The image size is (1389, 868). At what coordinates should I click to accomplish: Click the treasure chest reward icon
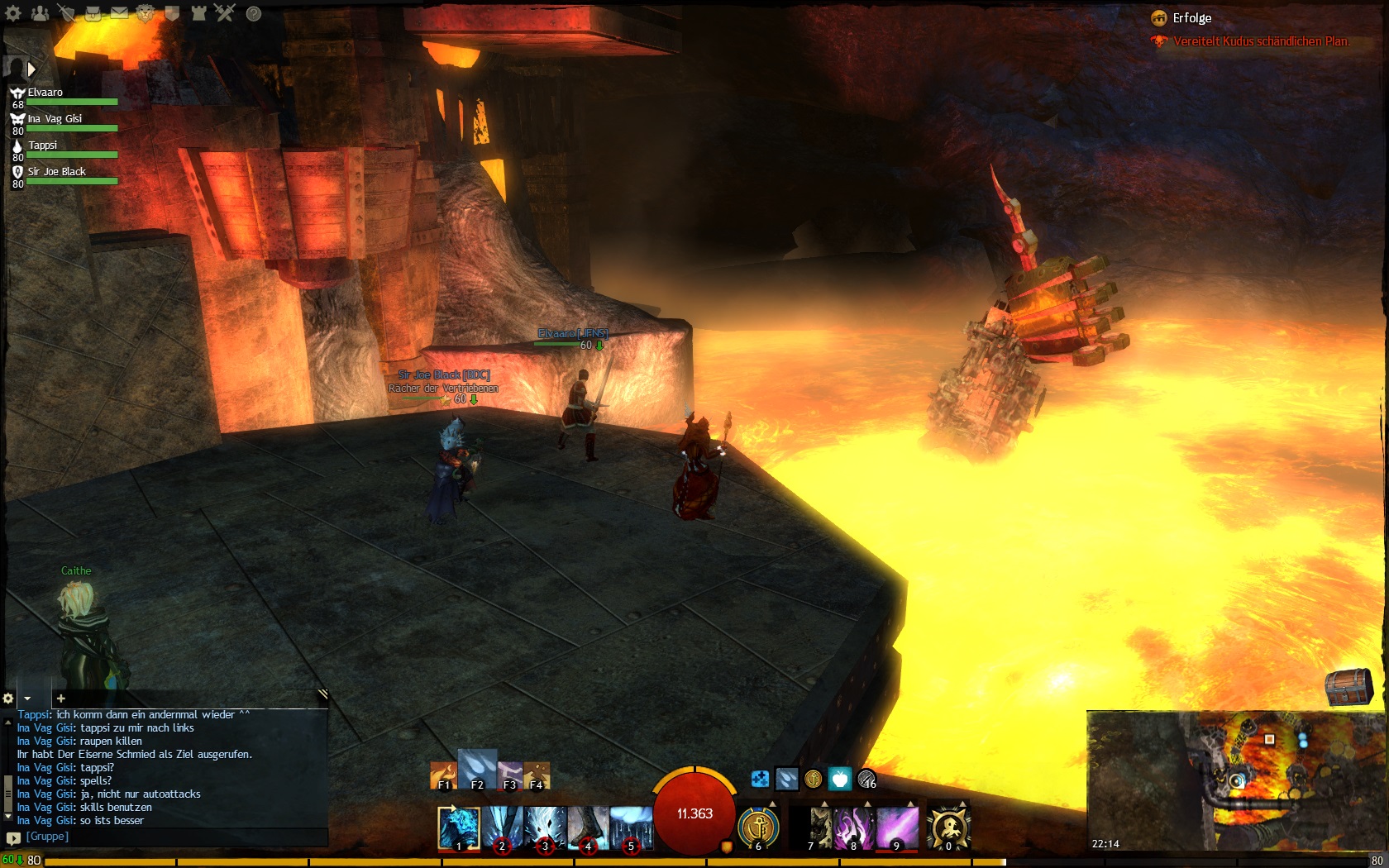(x=1348, y=687)
